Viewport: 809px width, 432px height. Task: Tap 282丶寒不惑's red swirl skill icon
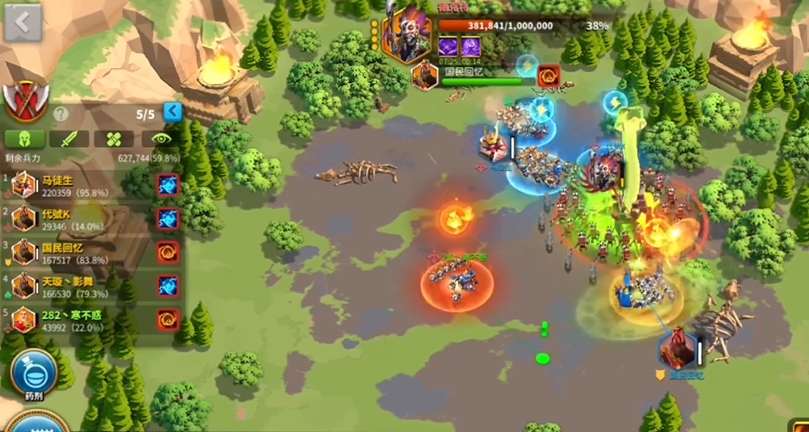167,320
